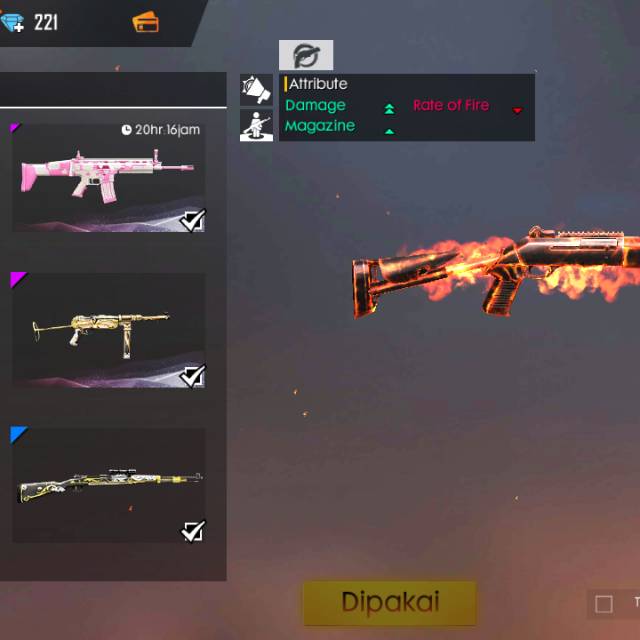
Task: Add diamonds with the diamond plus icon
Action: (12, 23)
